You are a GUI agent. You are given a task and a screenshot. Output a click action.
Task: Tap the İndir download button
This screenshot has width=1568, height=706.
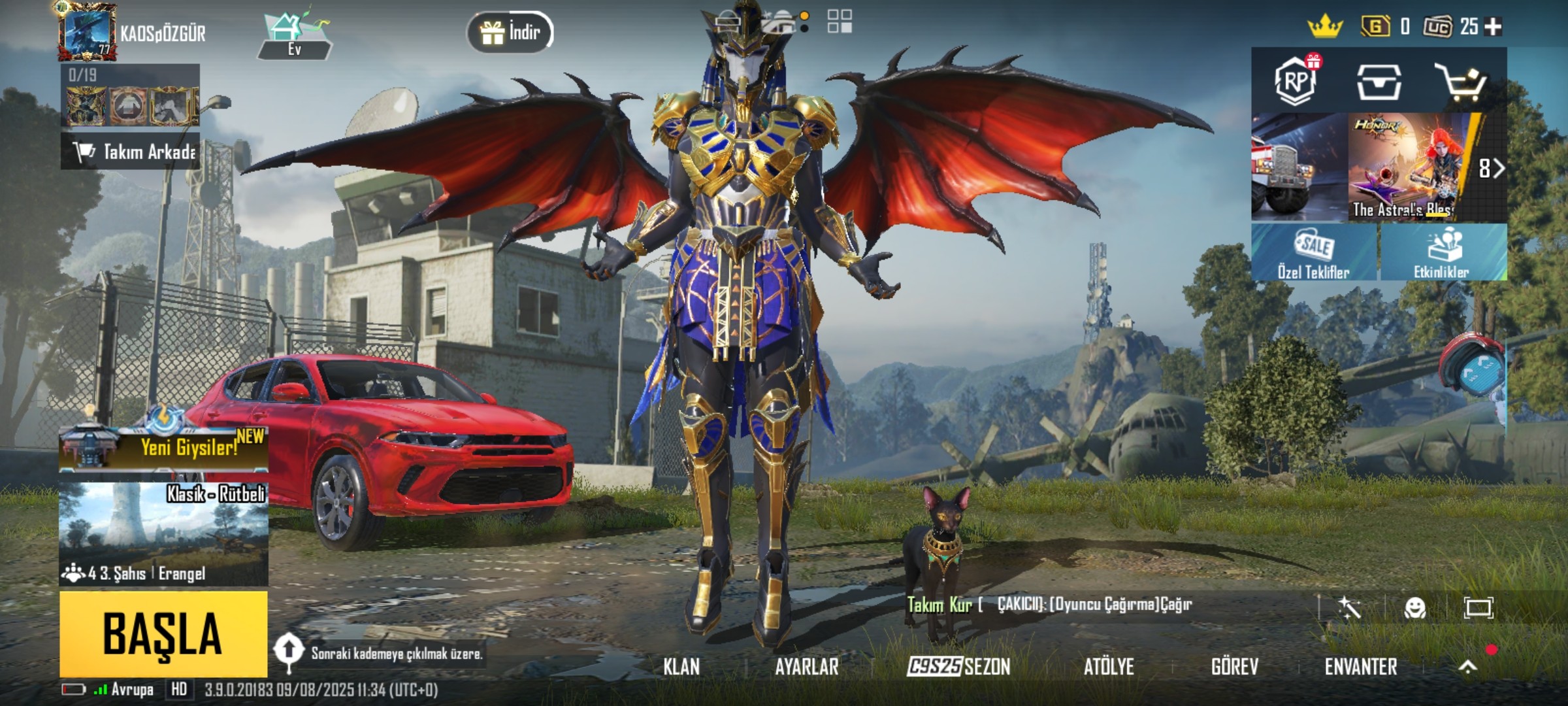point(510,32)
